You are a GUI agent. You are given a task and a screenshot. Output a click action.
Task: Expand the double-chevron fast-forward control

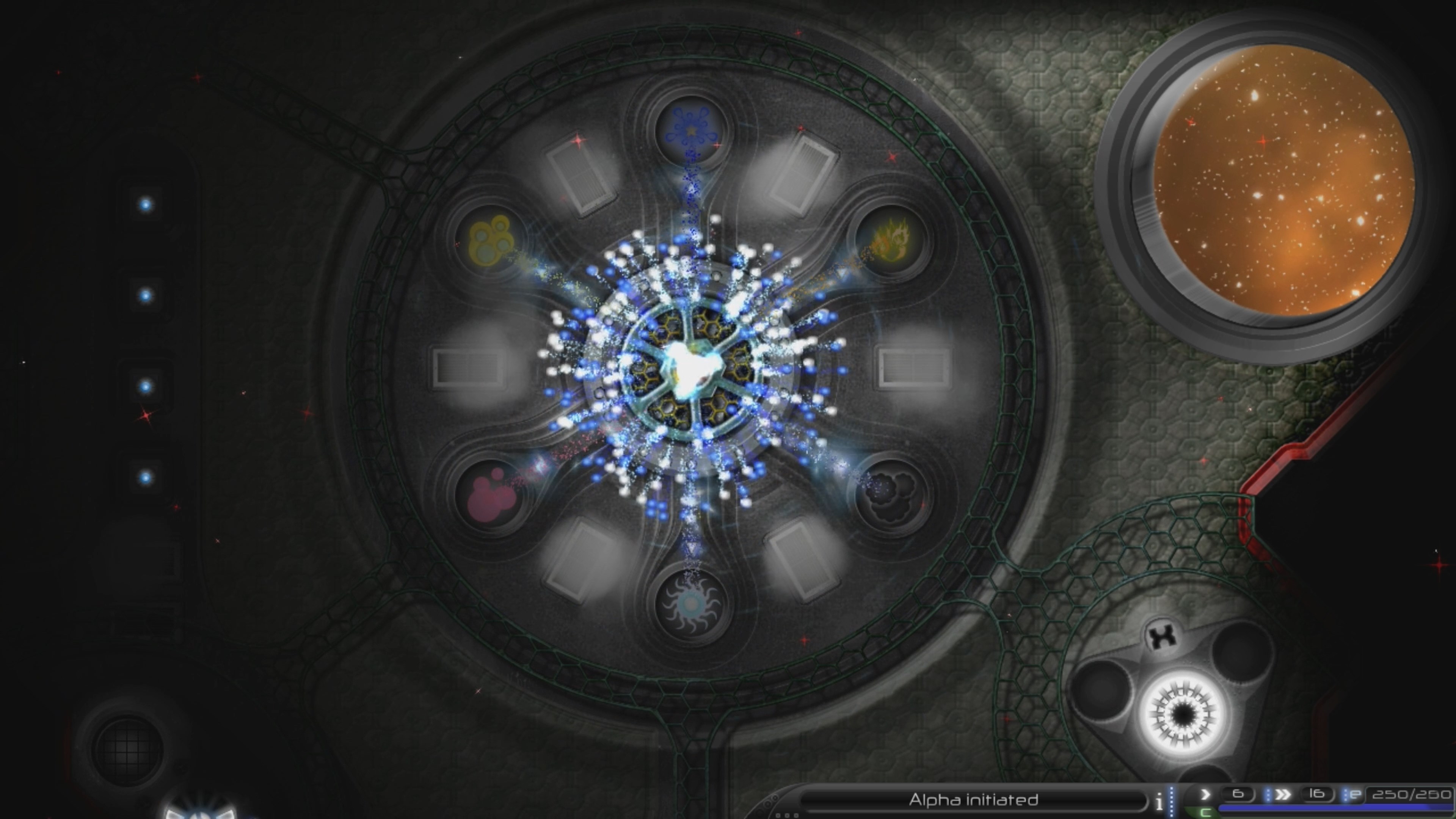(x=1283, y=795)
